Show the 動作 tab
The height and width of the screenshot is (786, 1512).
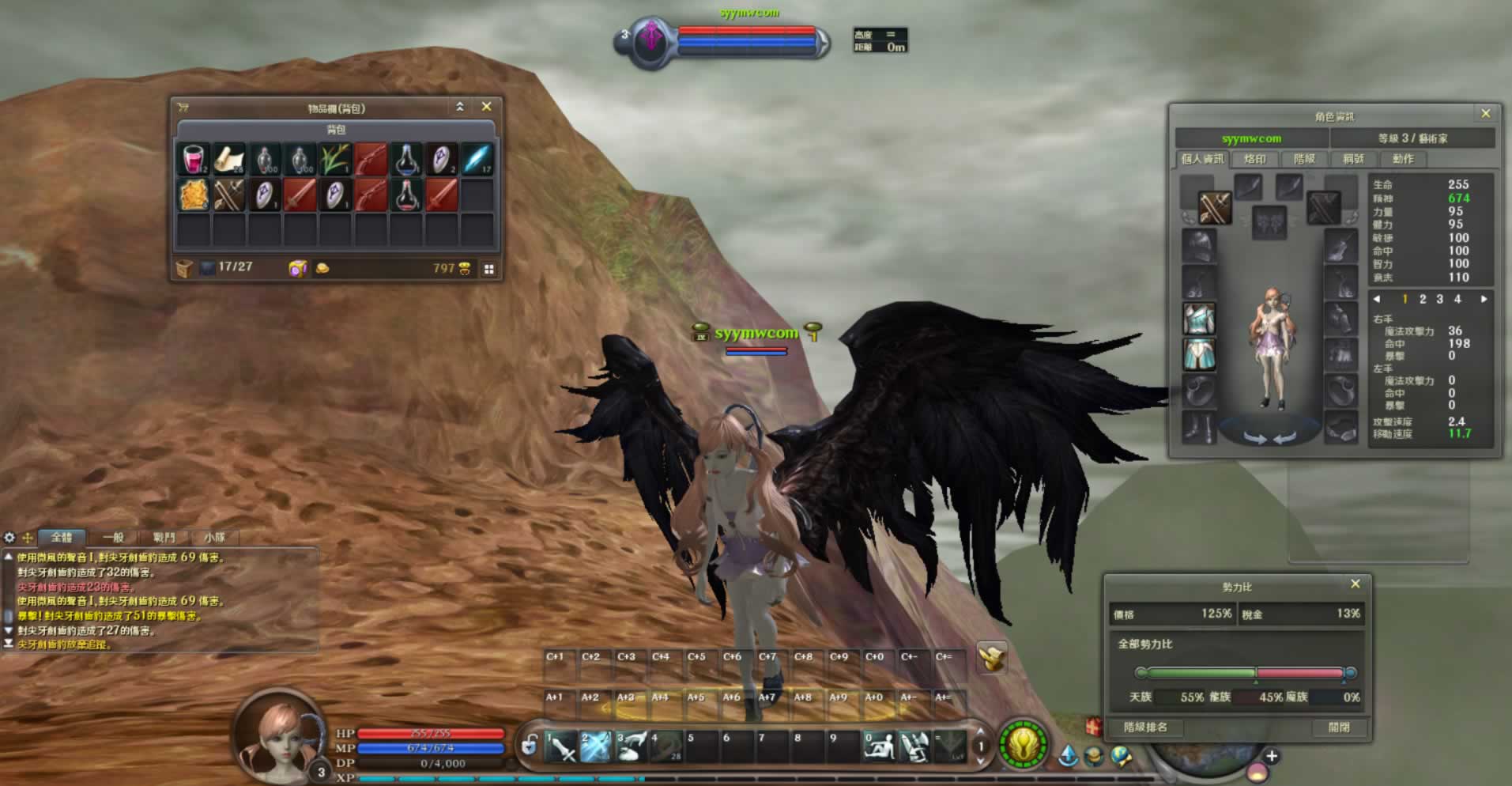1403,159
